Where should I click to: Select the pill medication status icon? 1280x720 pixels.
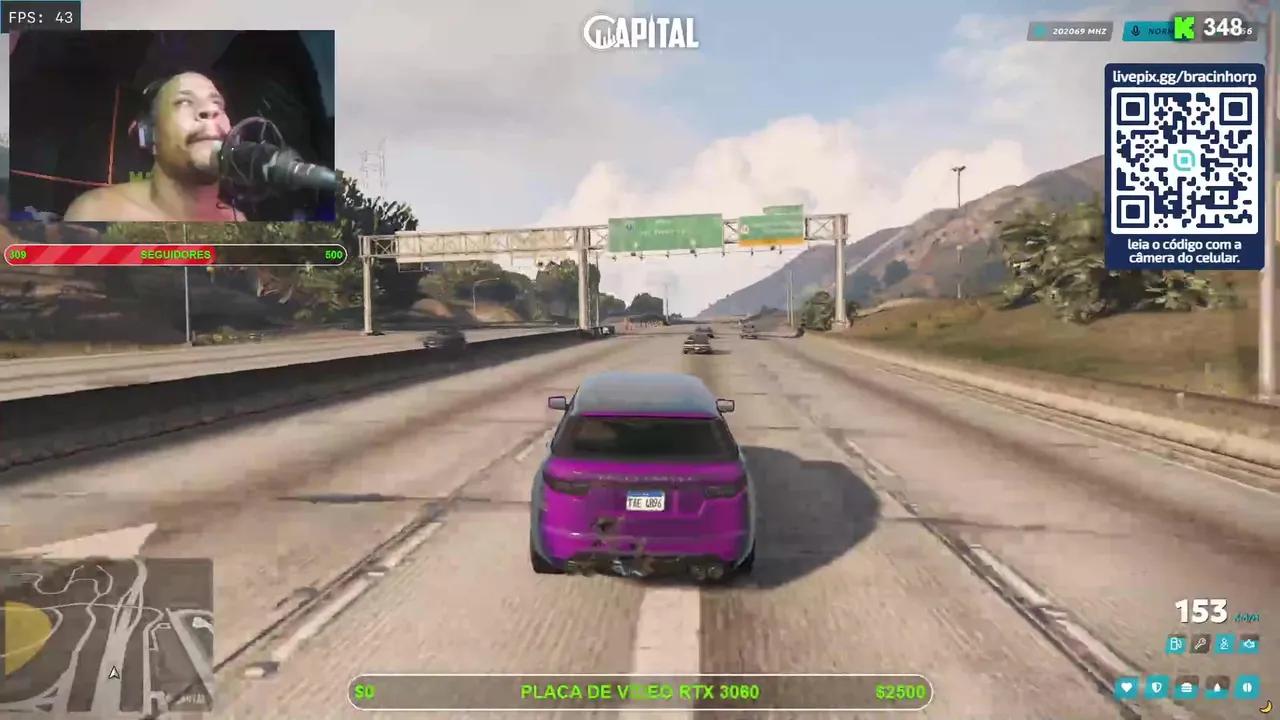(x=1247, y=687)
